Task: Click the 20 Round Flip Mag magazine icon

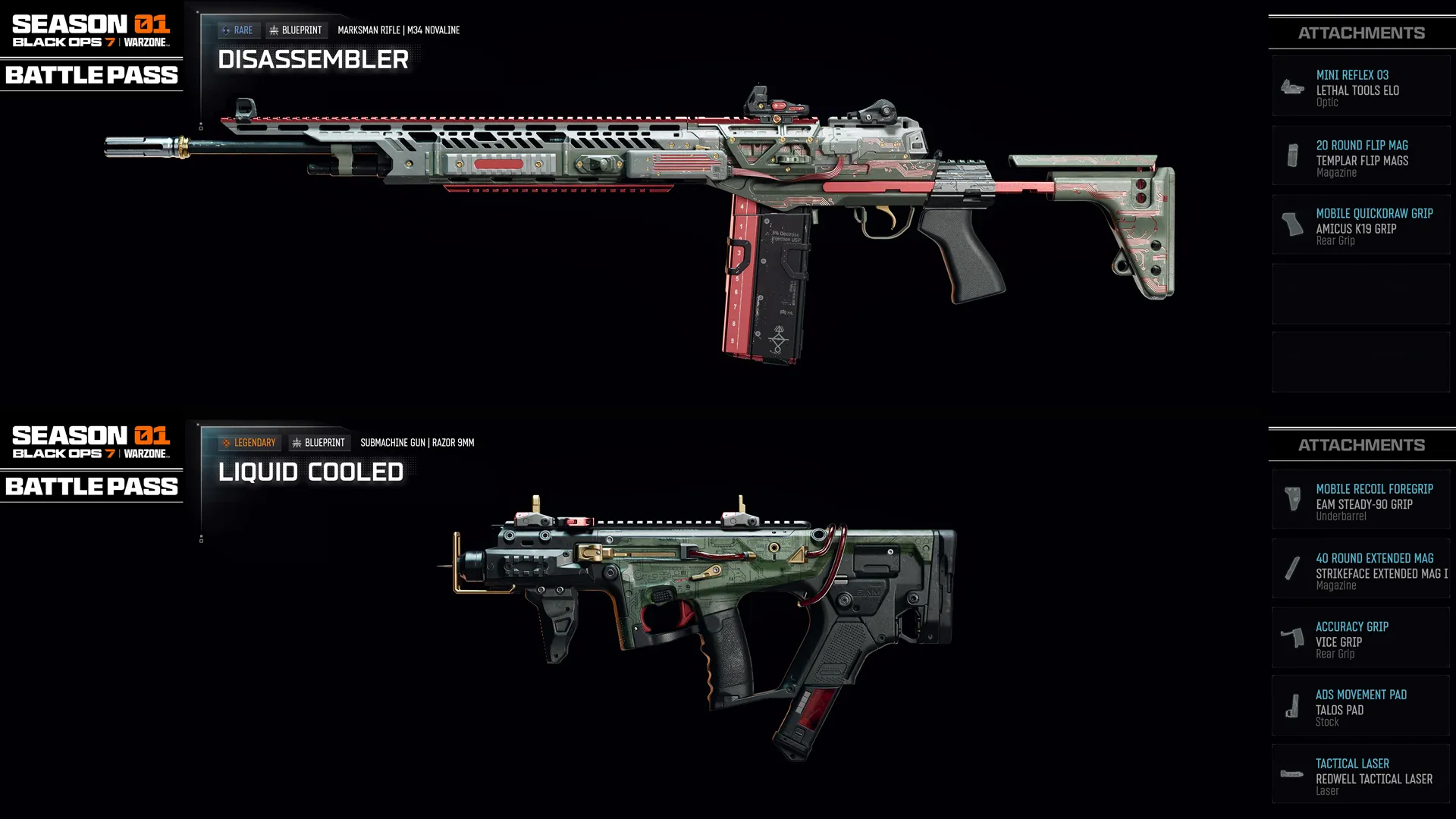Action: 1291,155
